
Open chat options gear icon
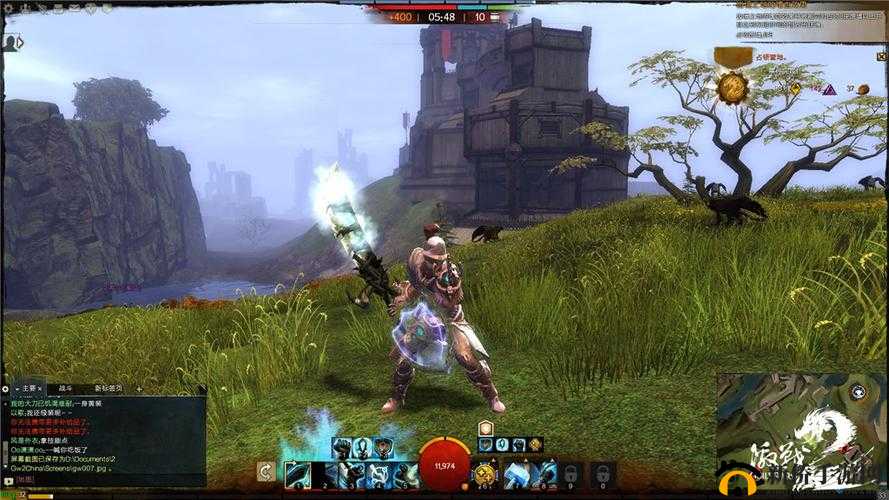pyautogui.click(x=6, y=388)
